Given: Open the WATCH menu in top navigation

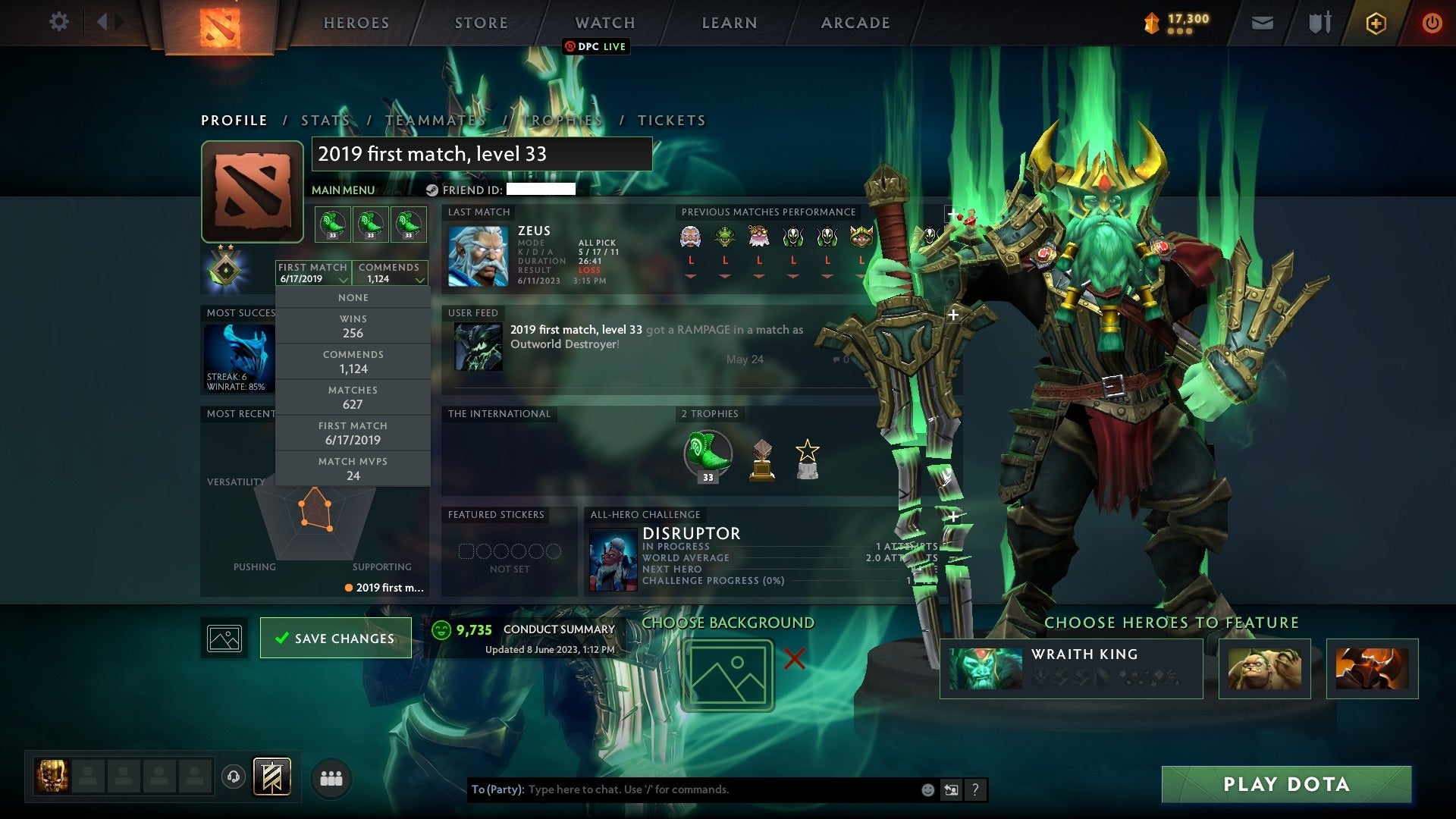Looking at the screenshot, I should point(604,23).
